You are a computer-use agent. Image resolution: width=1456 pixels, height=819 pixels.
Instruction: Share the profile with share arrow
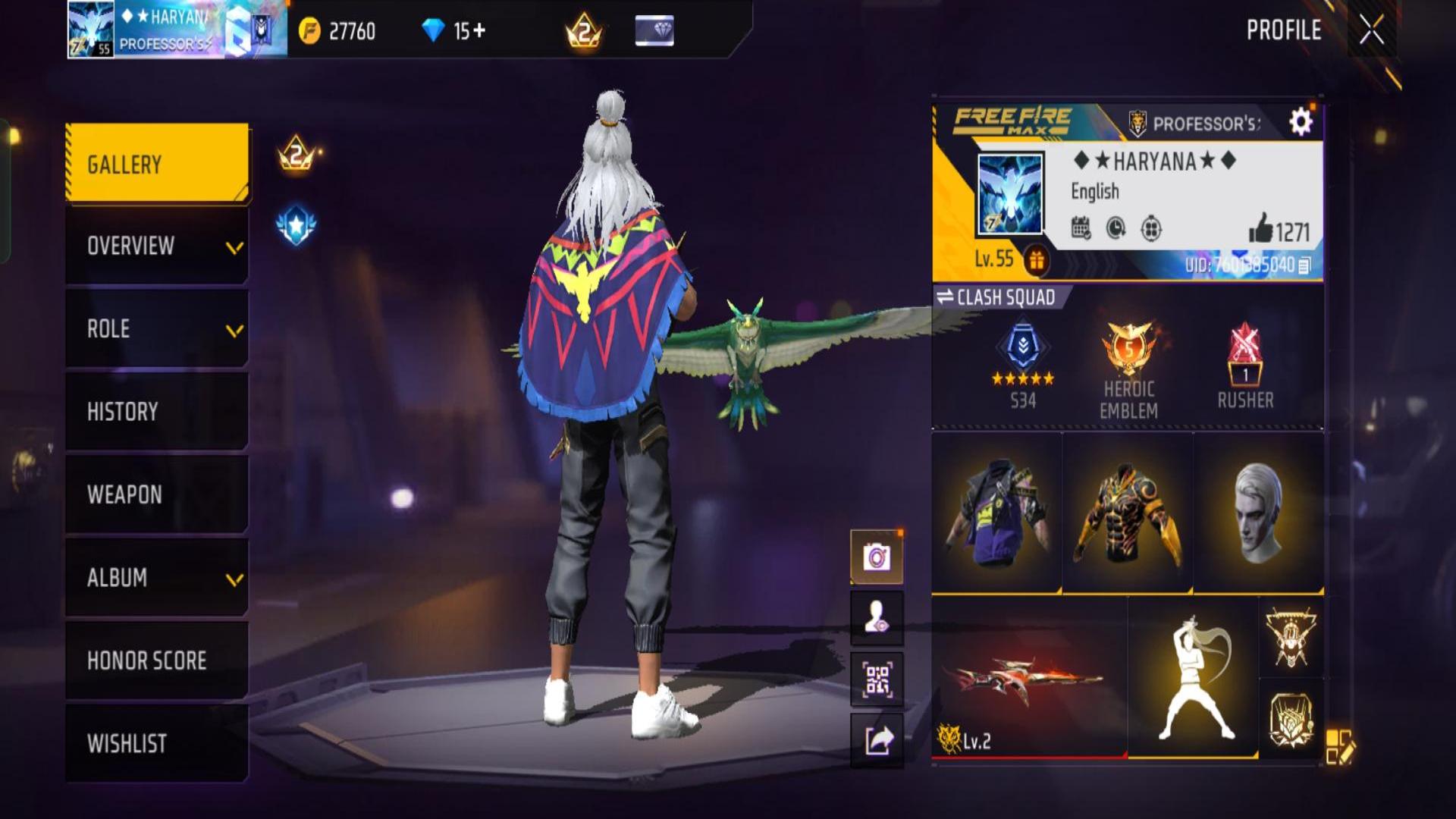[877, 740]
